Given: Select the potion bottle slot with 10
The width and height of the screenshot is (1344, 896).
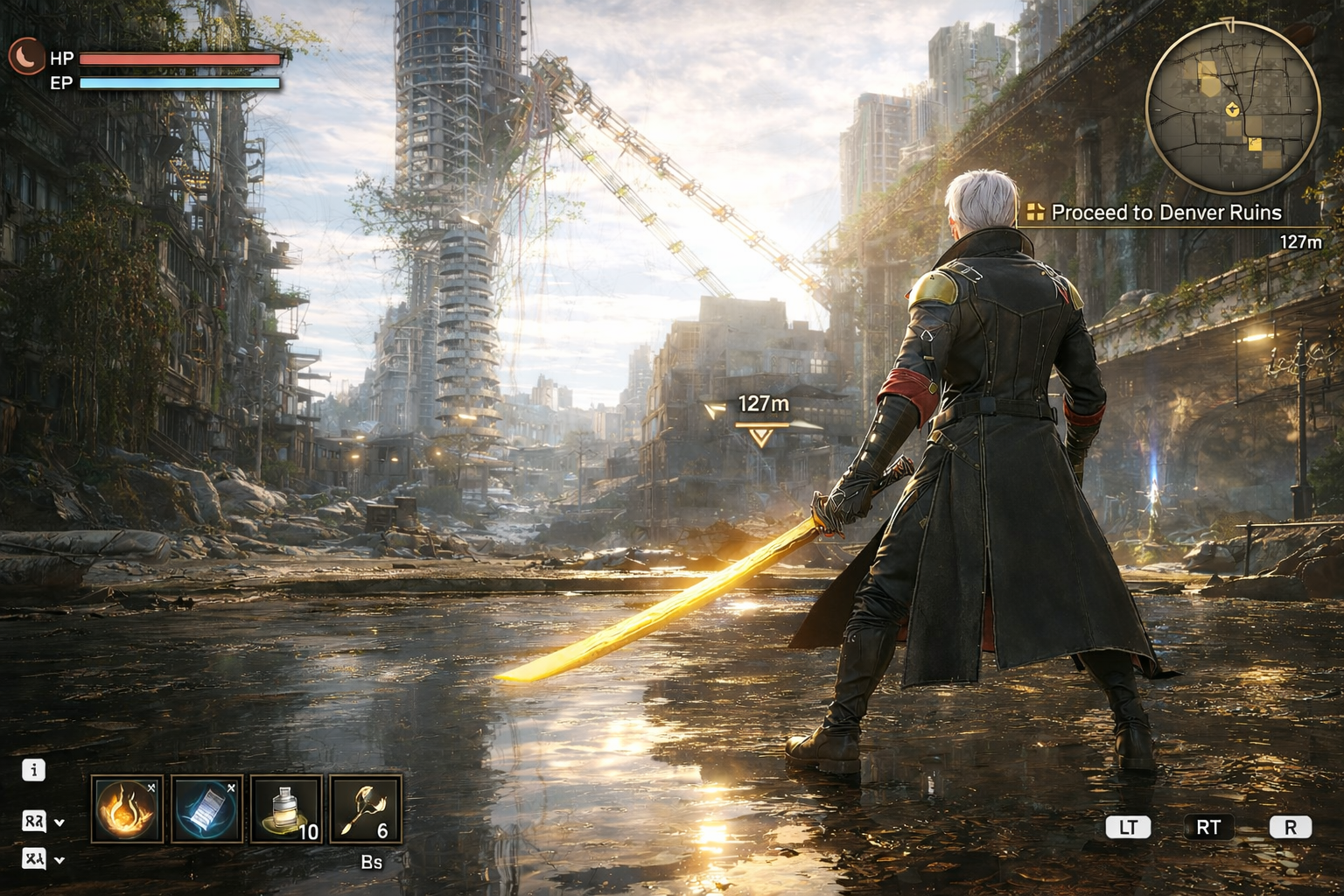Looking at the screenshot, I should pyautogui.click(x=286, y=809).
